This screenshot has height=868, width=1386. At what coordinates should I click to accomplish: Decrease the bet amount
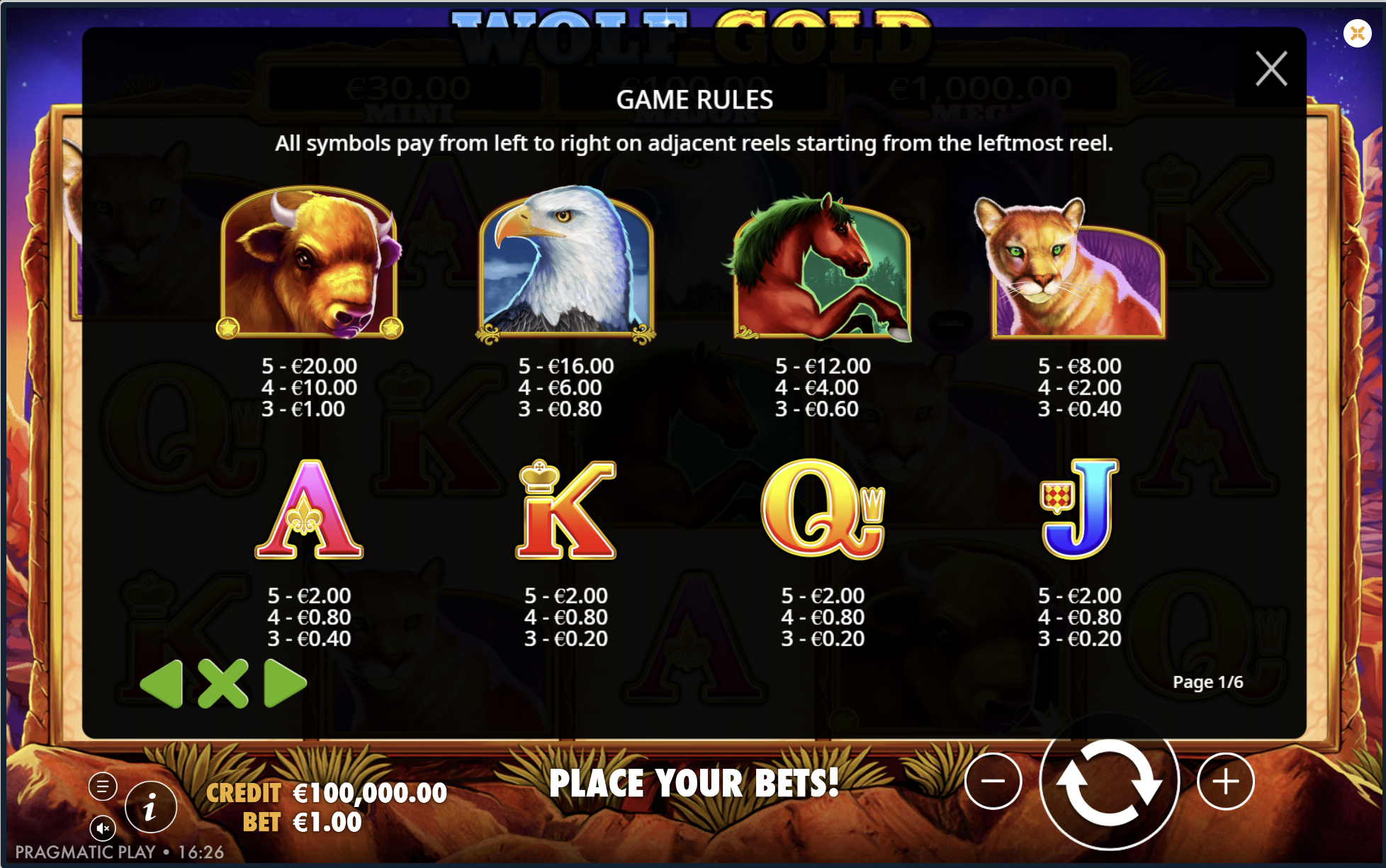(x=995, y=782)
